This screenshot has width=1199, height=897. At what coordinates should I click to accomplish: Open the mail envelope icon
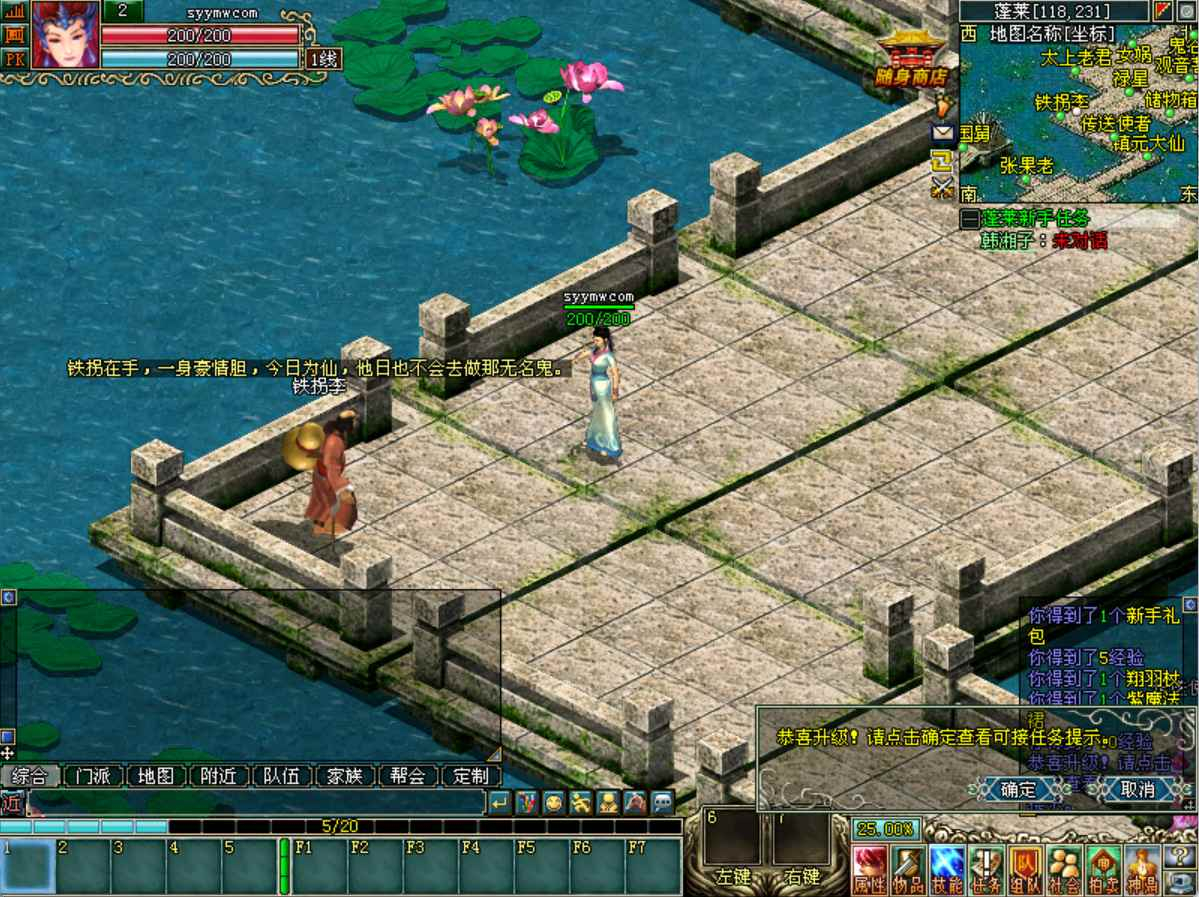point(942,132)
